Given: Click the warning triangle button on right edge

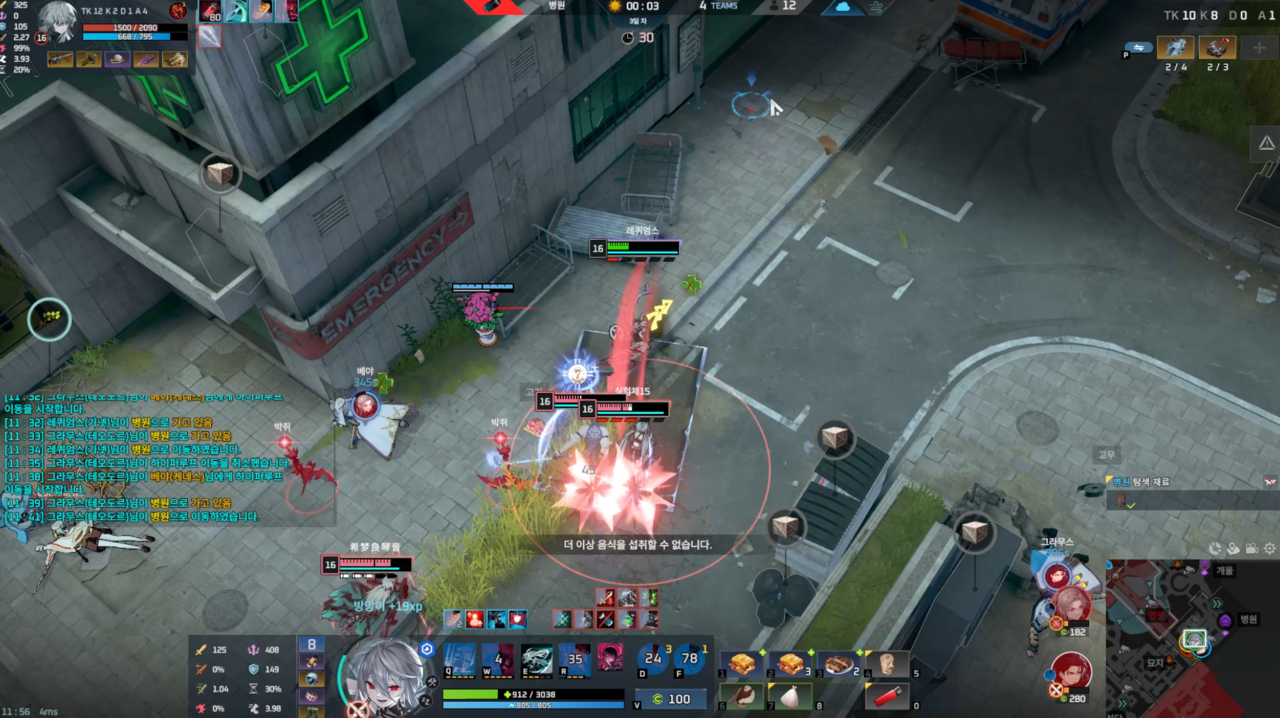Looking at the screenshot, I should pos(1266,144).
